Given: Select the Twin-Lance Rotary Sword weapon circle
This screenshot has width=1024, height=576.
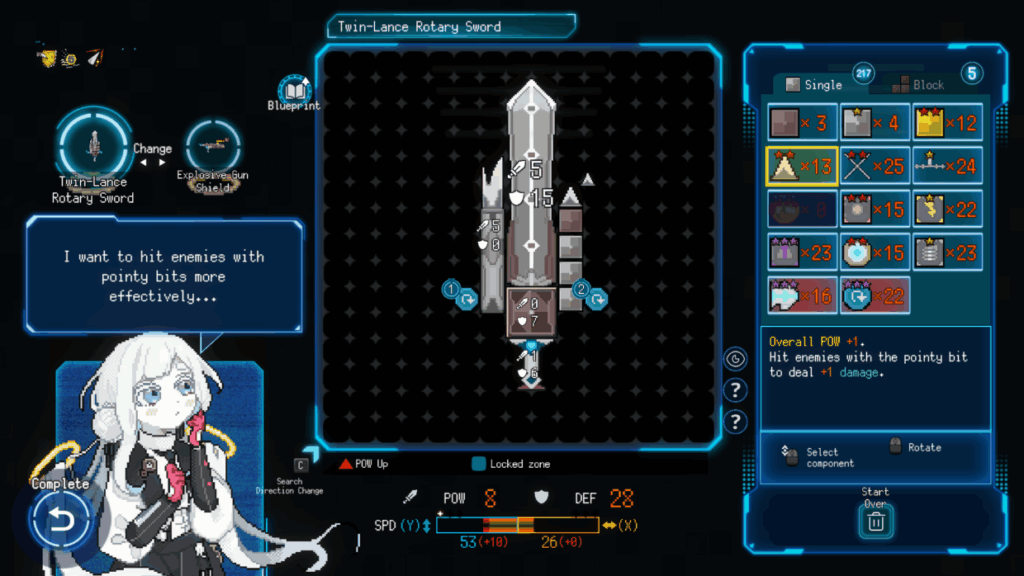Looking at the screenshot, I should coord(94,145).
